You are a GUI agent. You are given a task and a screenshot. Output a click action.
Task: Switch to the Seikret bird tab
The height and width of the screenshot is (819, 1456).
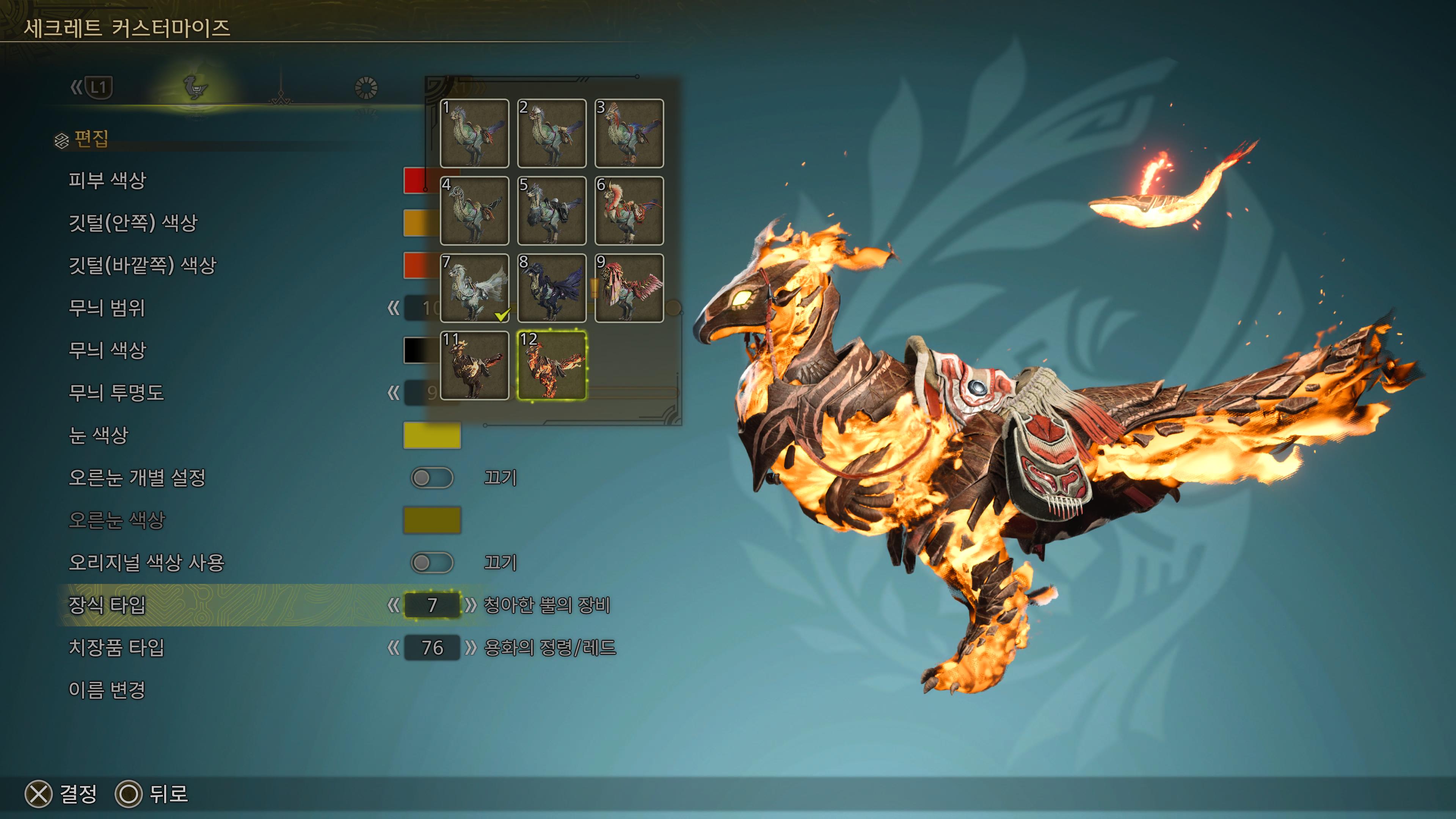tap(195, 88)
